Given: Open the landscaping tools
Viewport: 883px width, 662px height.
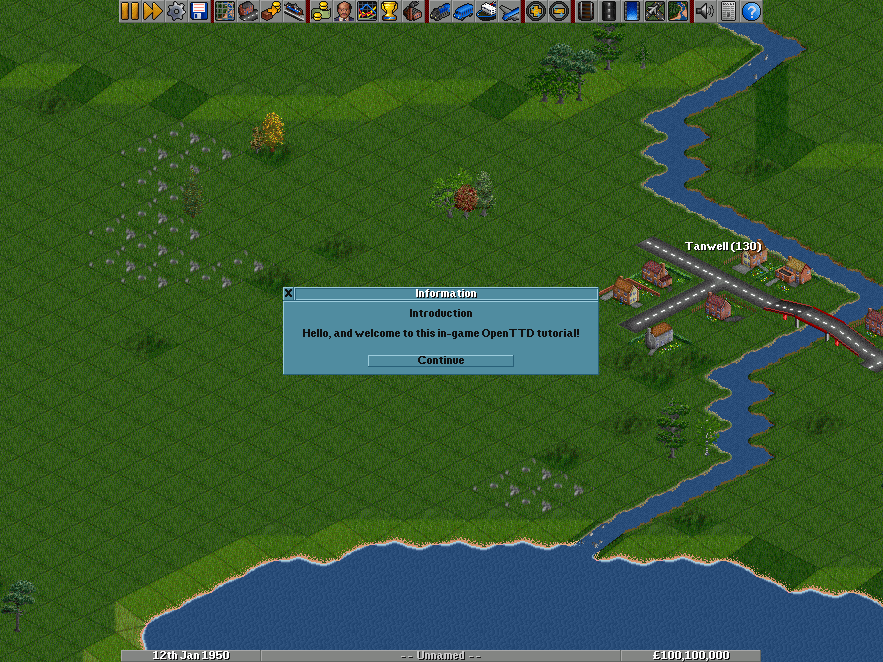Looking at the screenshot, I should (678, 11).
